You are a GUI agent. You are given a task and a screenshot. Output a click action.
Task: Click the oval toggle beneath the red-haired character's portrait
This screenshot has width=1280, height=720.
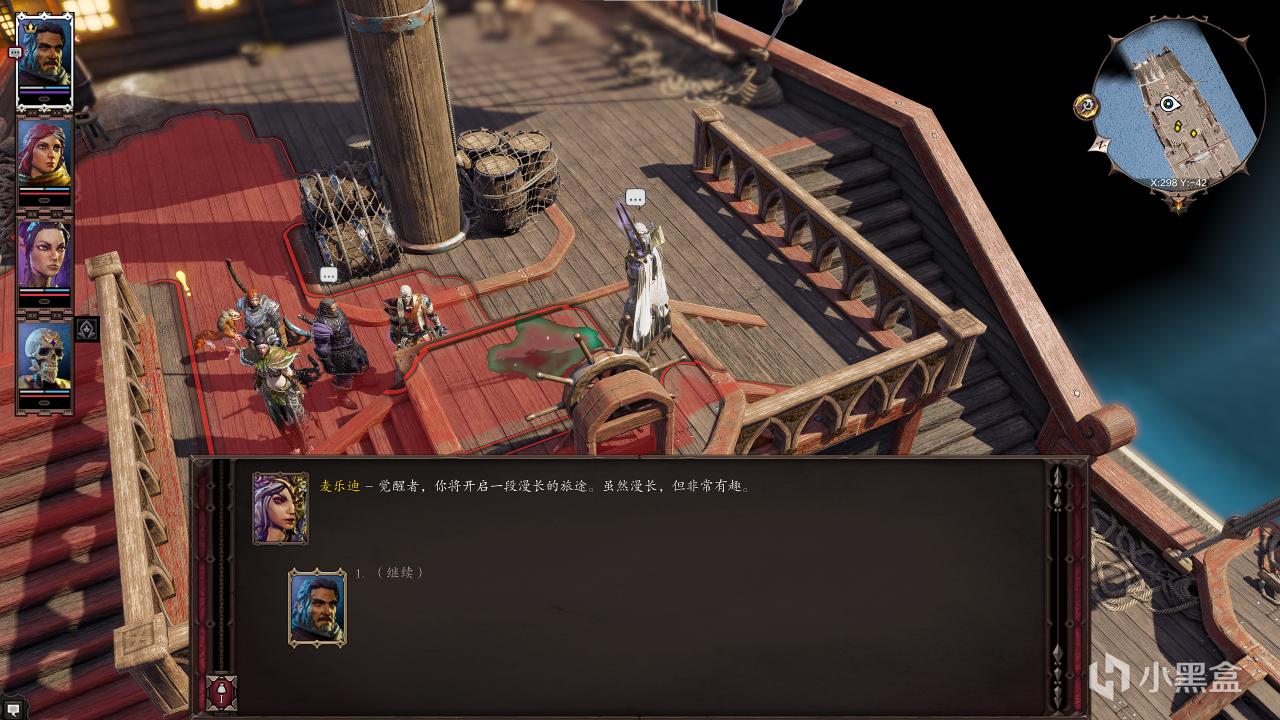tap(44, 201)
